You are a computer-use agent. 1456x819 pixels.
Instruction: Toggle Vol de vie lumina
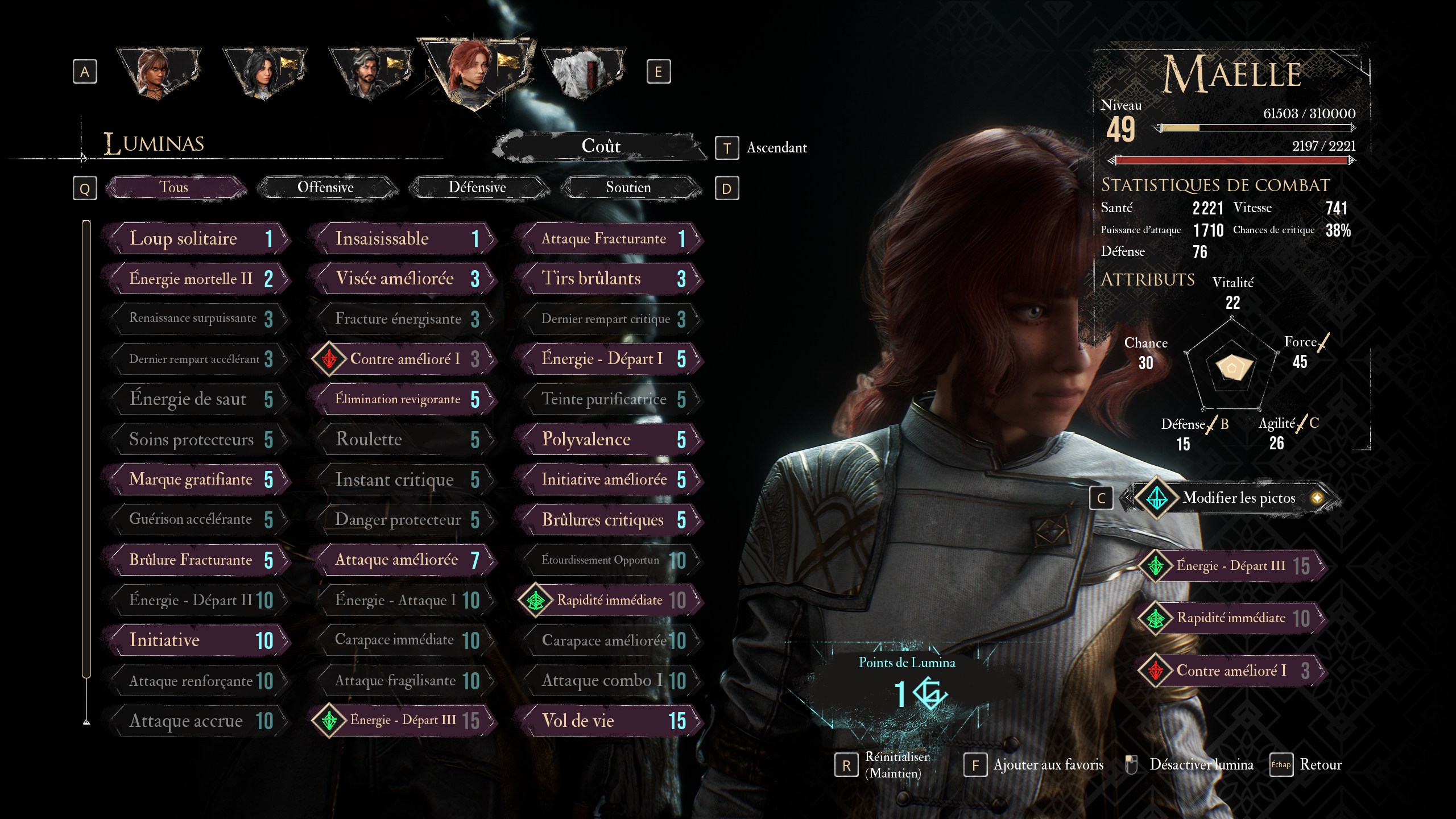(610, 721)
